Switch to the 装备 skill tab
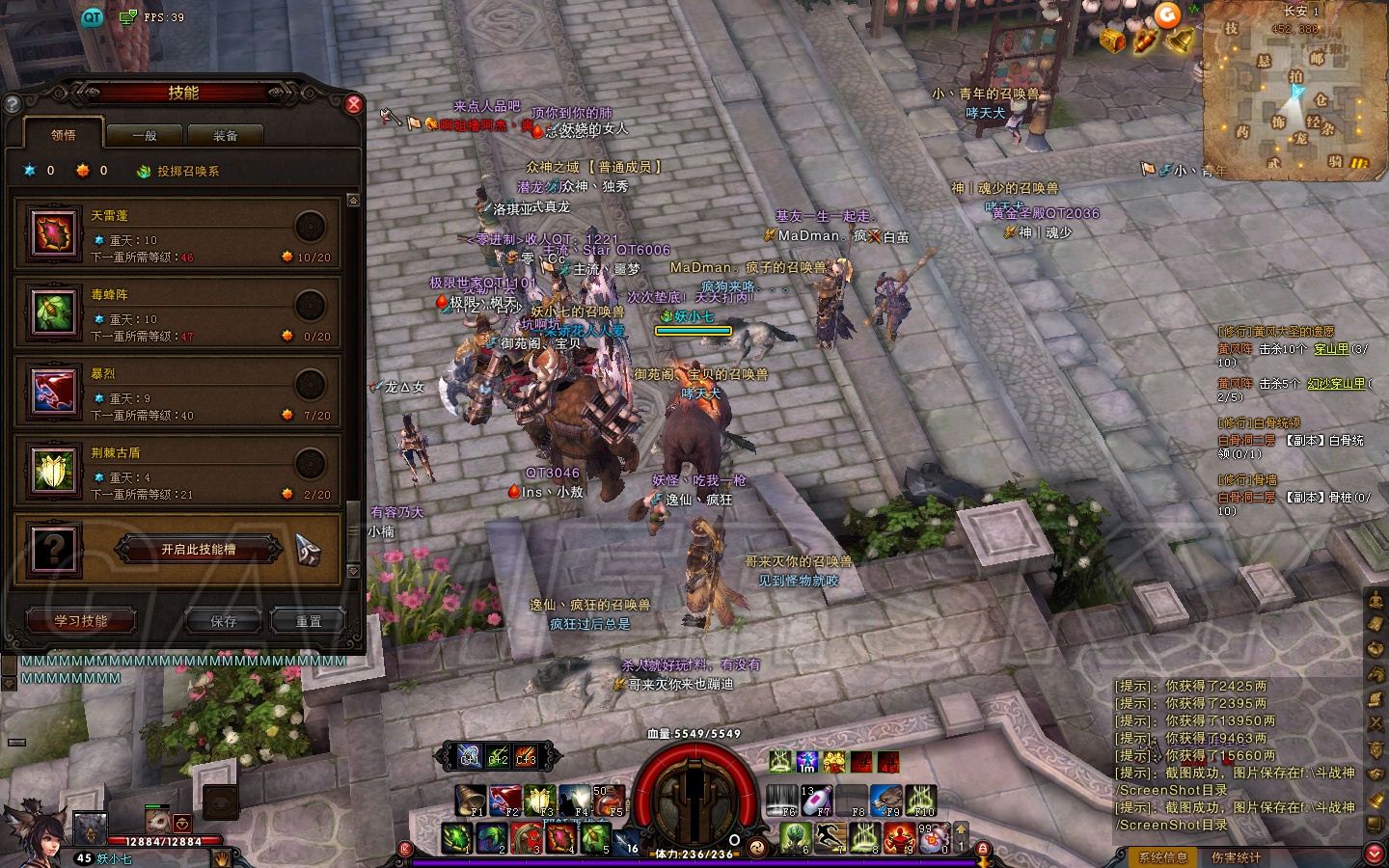The image size is (1389, 868). [225, 136]
